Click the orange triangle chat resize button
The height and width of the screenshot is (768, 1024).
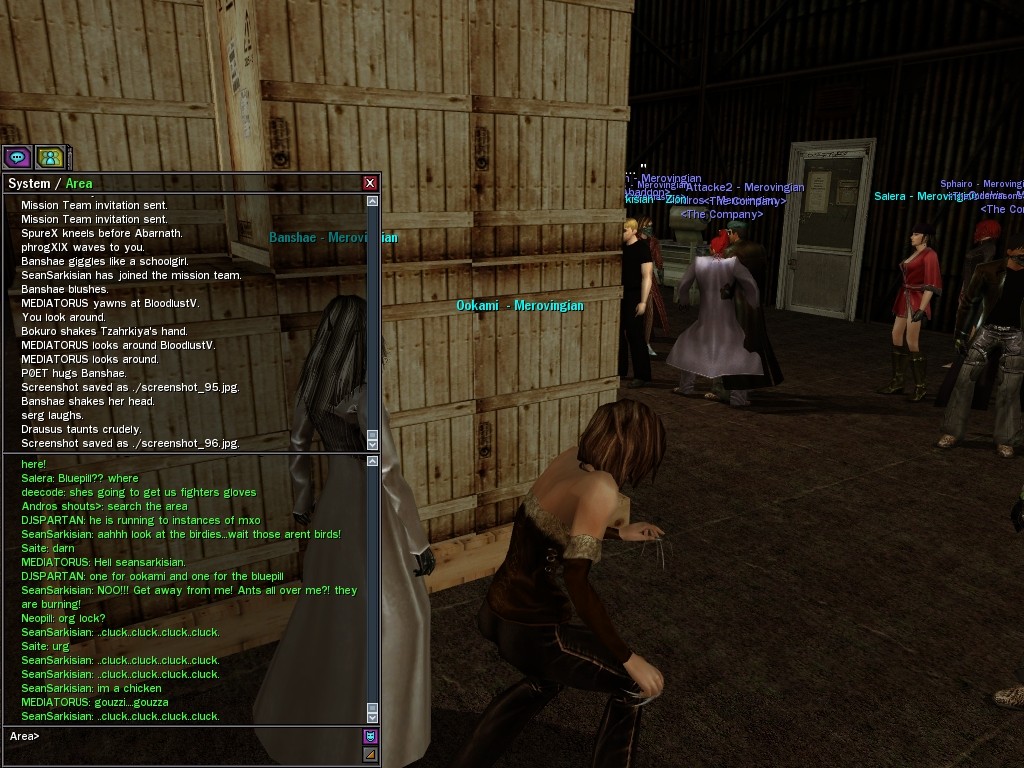(x=370, y=754)
